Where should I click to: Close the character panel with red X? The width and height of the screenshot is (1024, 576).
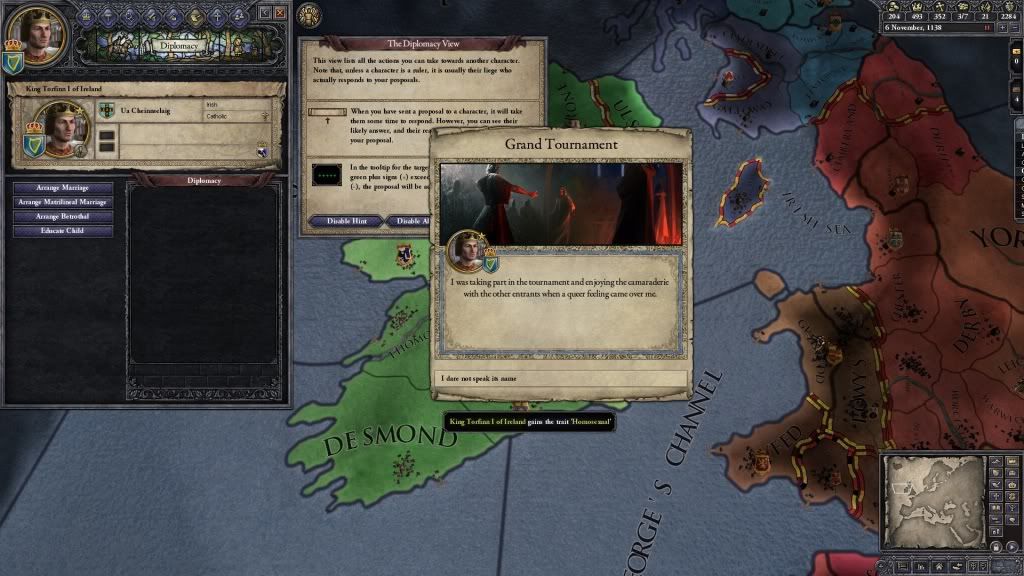[280, 12]
